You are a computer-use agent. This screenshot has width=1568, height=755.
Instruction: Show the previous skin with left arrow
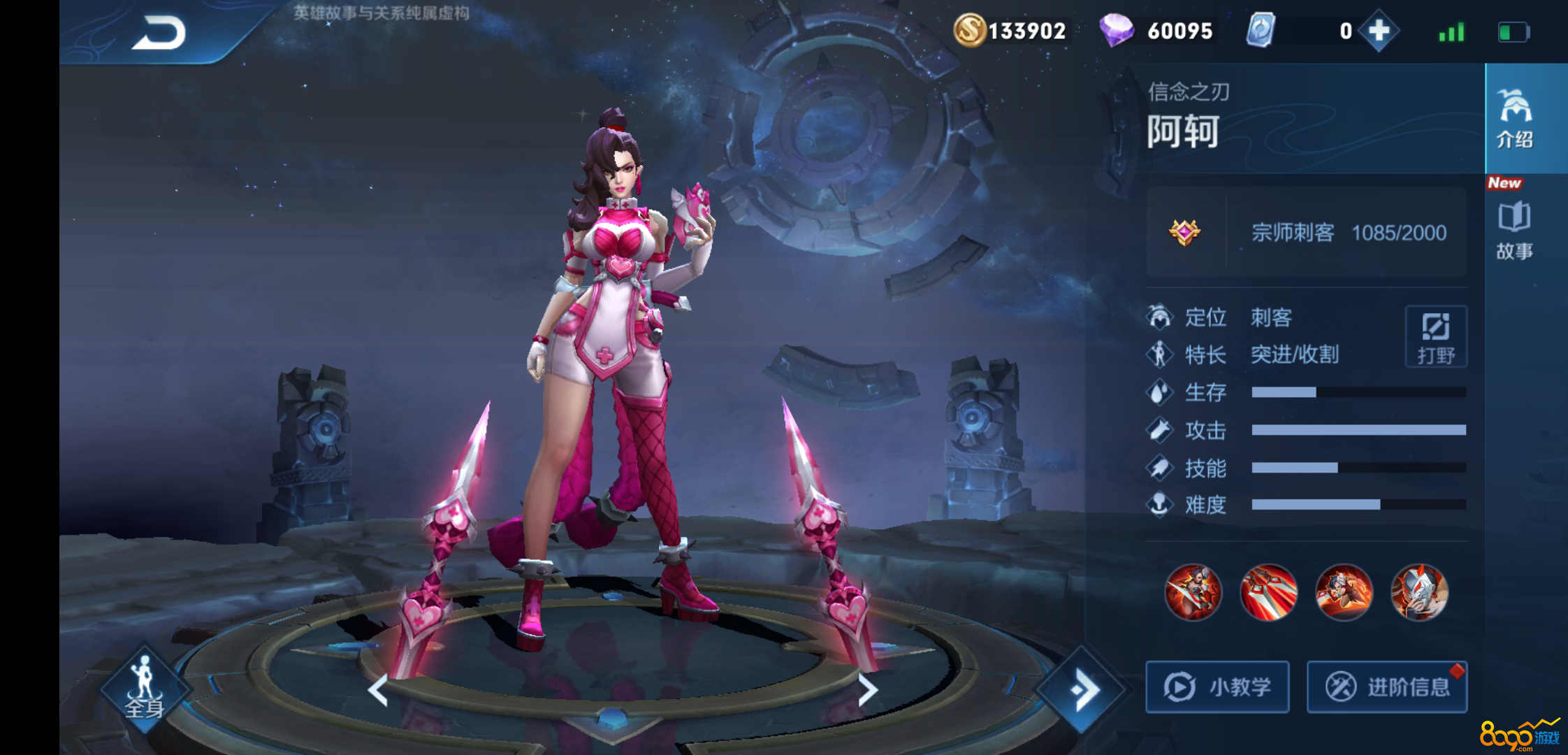tap(378, 691)
